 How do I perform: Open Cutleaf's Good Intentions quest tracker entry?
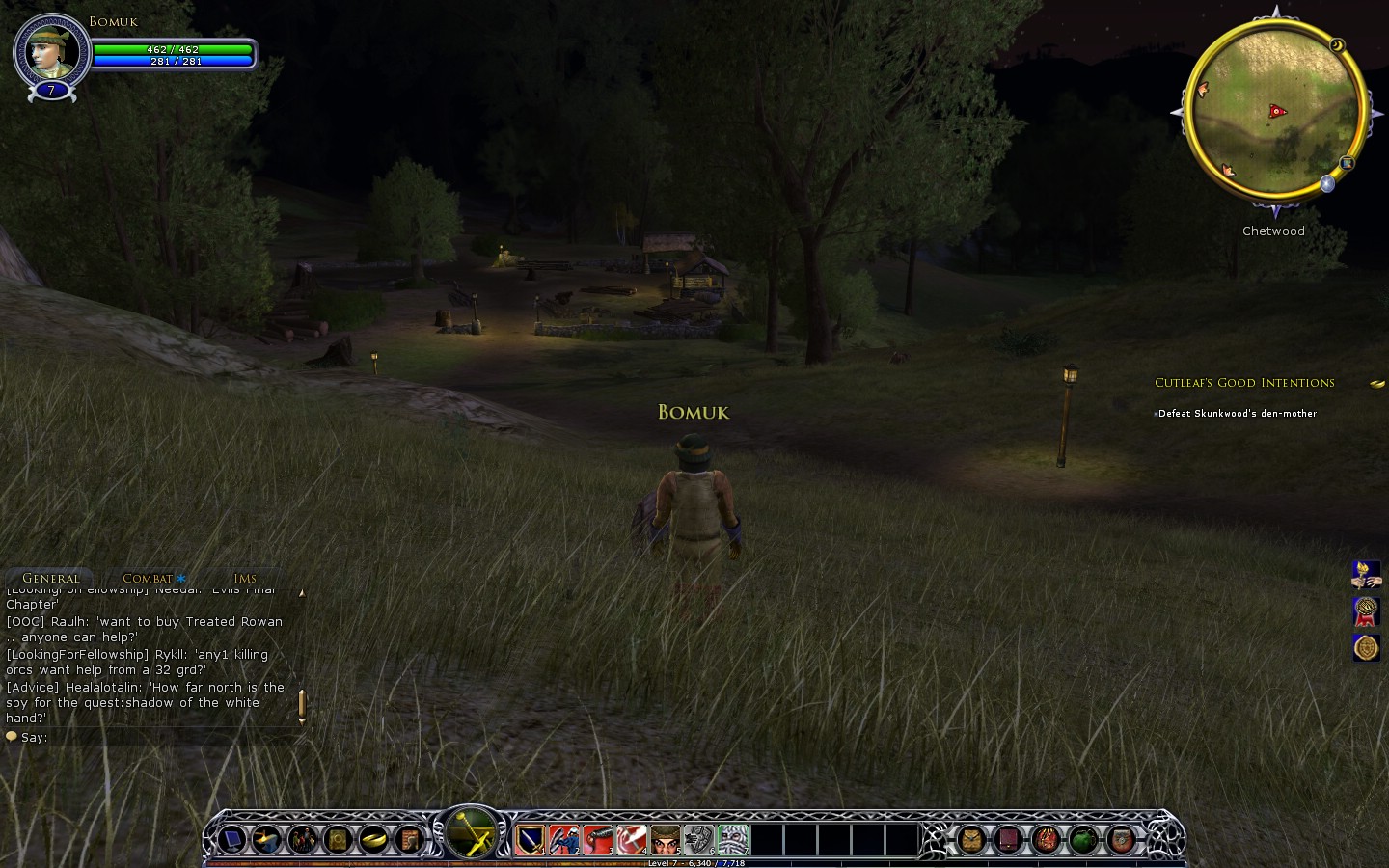1244,383
